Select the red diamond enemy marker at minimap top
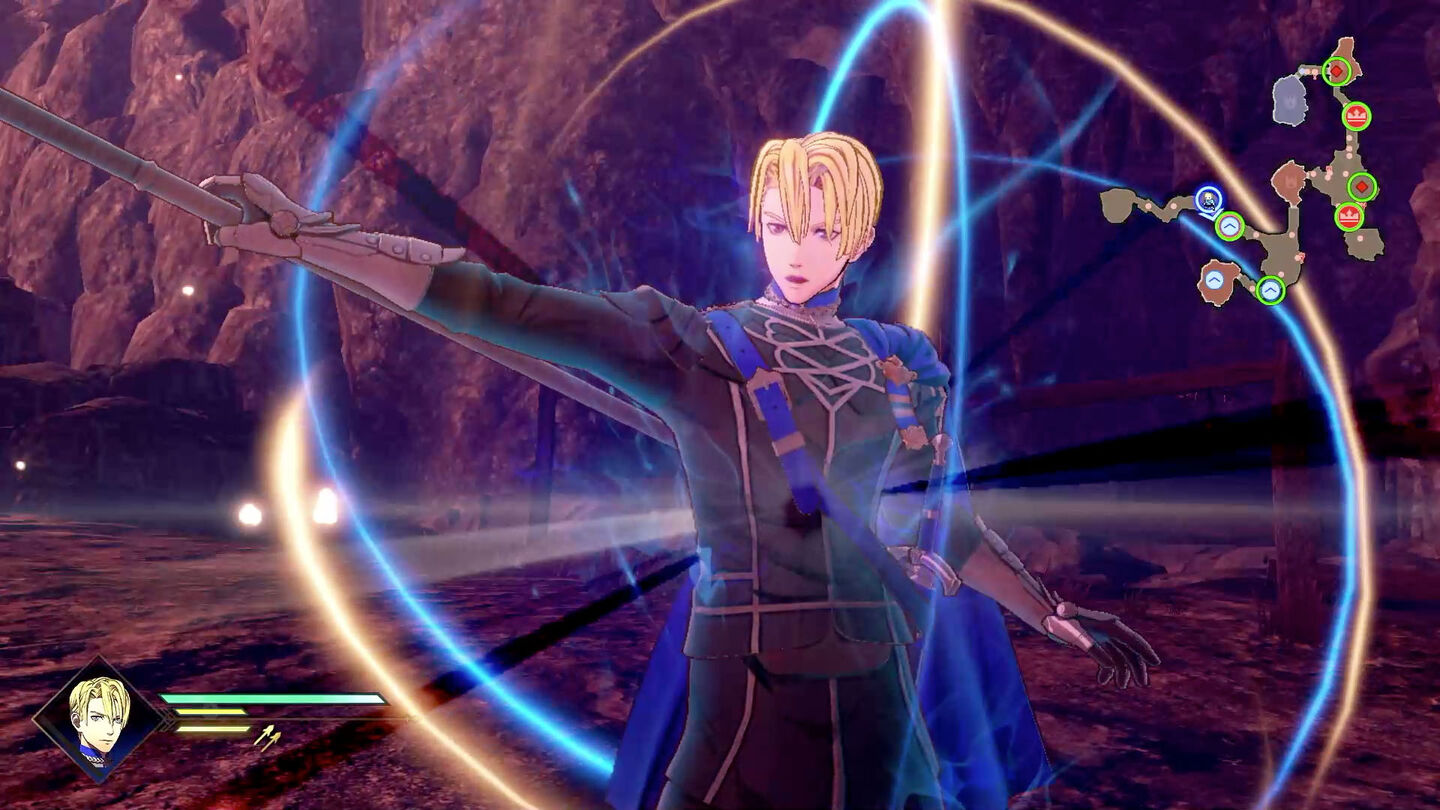Image resolution: width=1440 pixels, height=810 pixels. click(1336, 71)
